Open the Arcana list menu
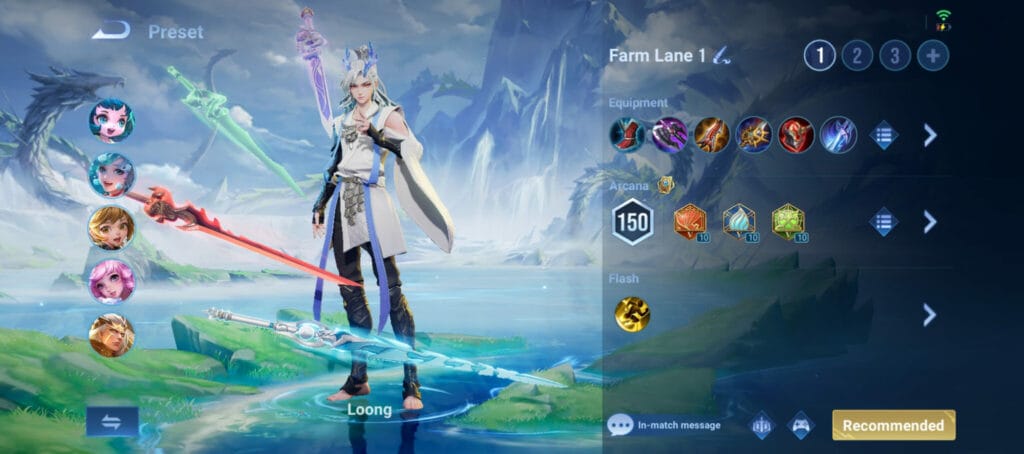This screenshot has height=454, width=1024. (x=884, y=221)
